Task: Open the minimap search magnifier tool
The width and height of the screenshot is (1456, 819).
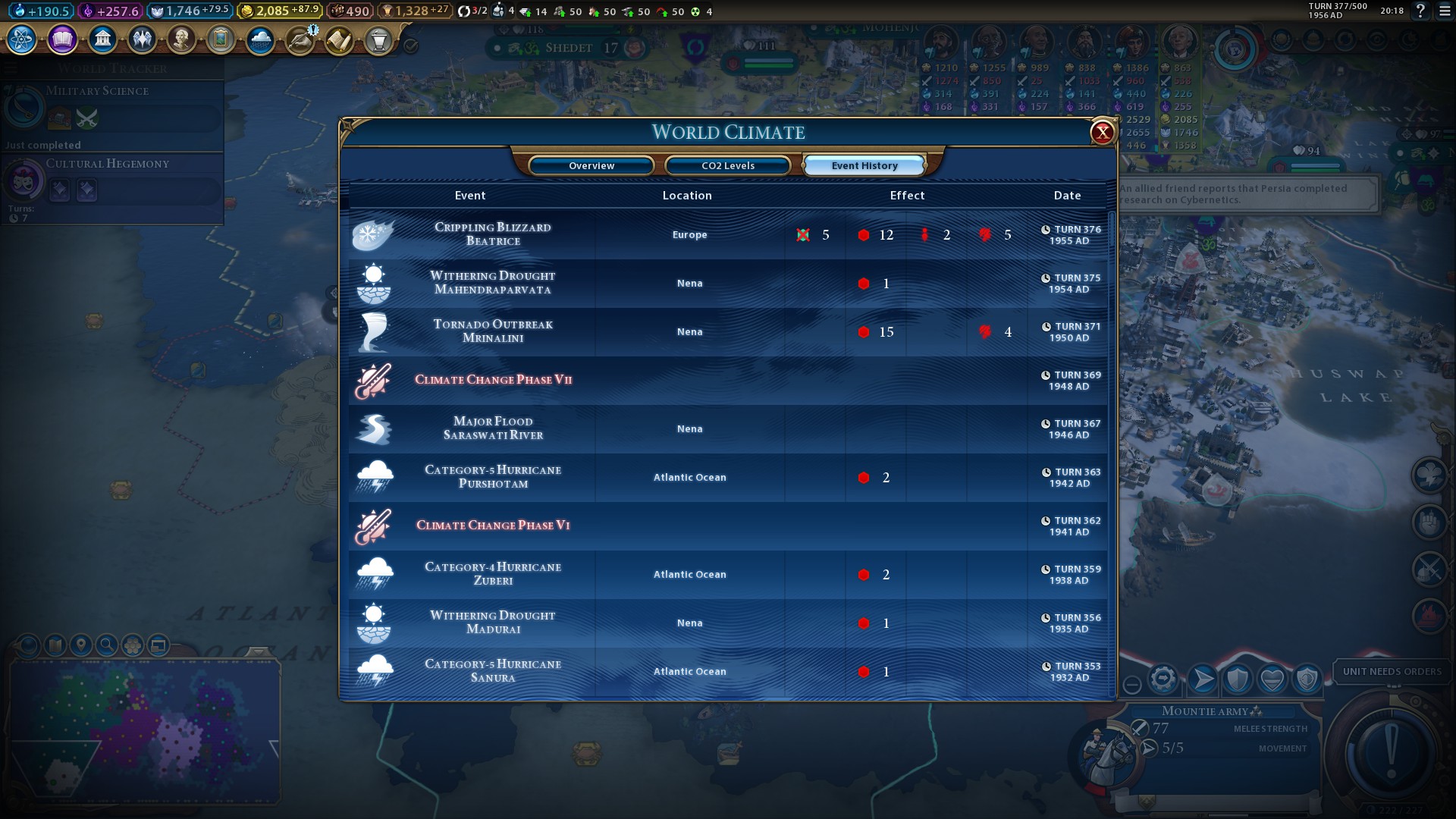Action: 107,645
